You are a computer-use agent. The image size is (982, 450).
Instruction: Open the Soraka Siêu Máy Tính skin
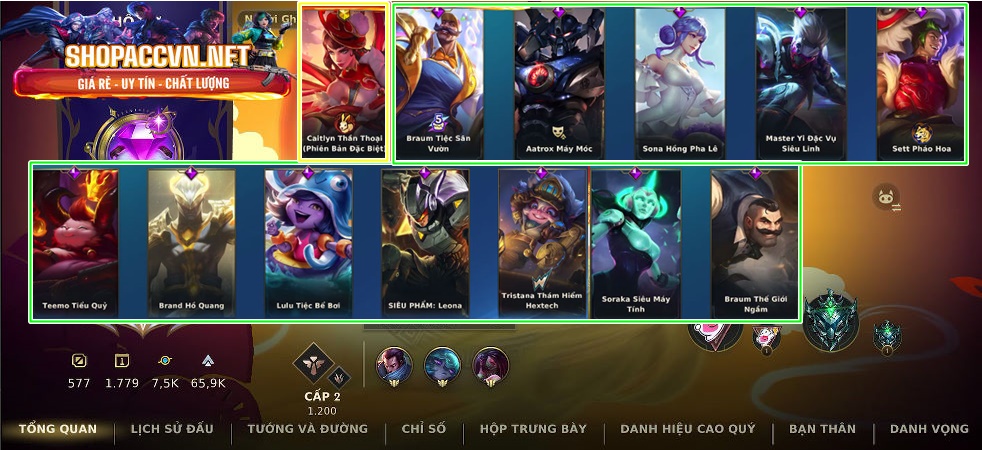click(x=636, y=242)
